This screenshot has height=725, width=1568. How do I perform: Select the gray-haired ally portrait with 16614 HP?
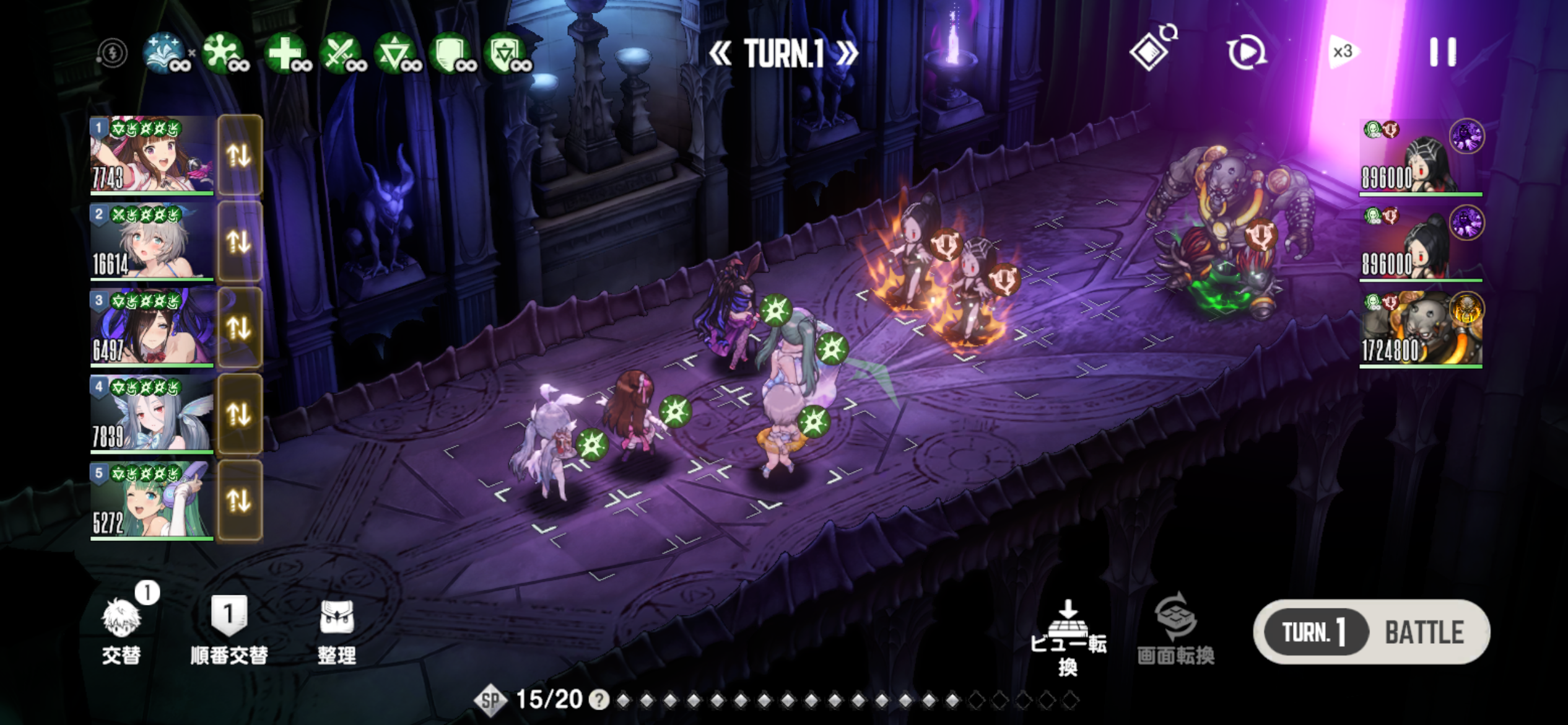[152, 242]
